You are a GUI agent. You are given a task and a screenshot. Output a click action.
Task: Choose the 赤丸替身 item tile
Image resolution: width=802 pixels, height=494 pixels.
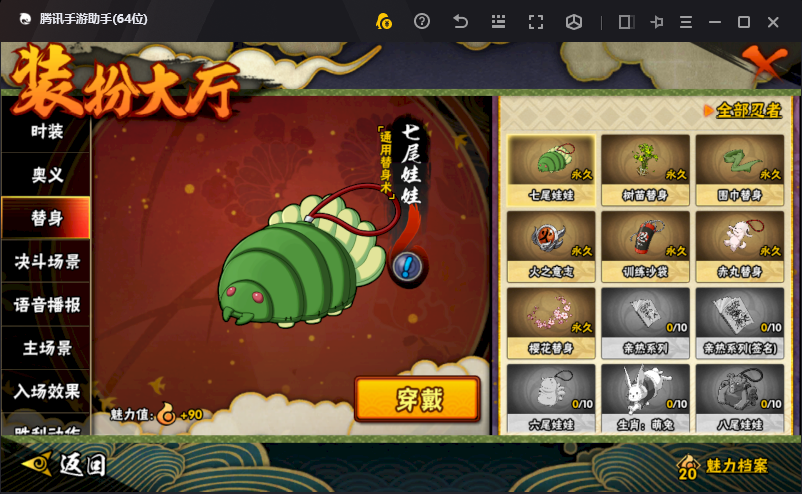point(740,246)
